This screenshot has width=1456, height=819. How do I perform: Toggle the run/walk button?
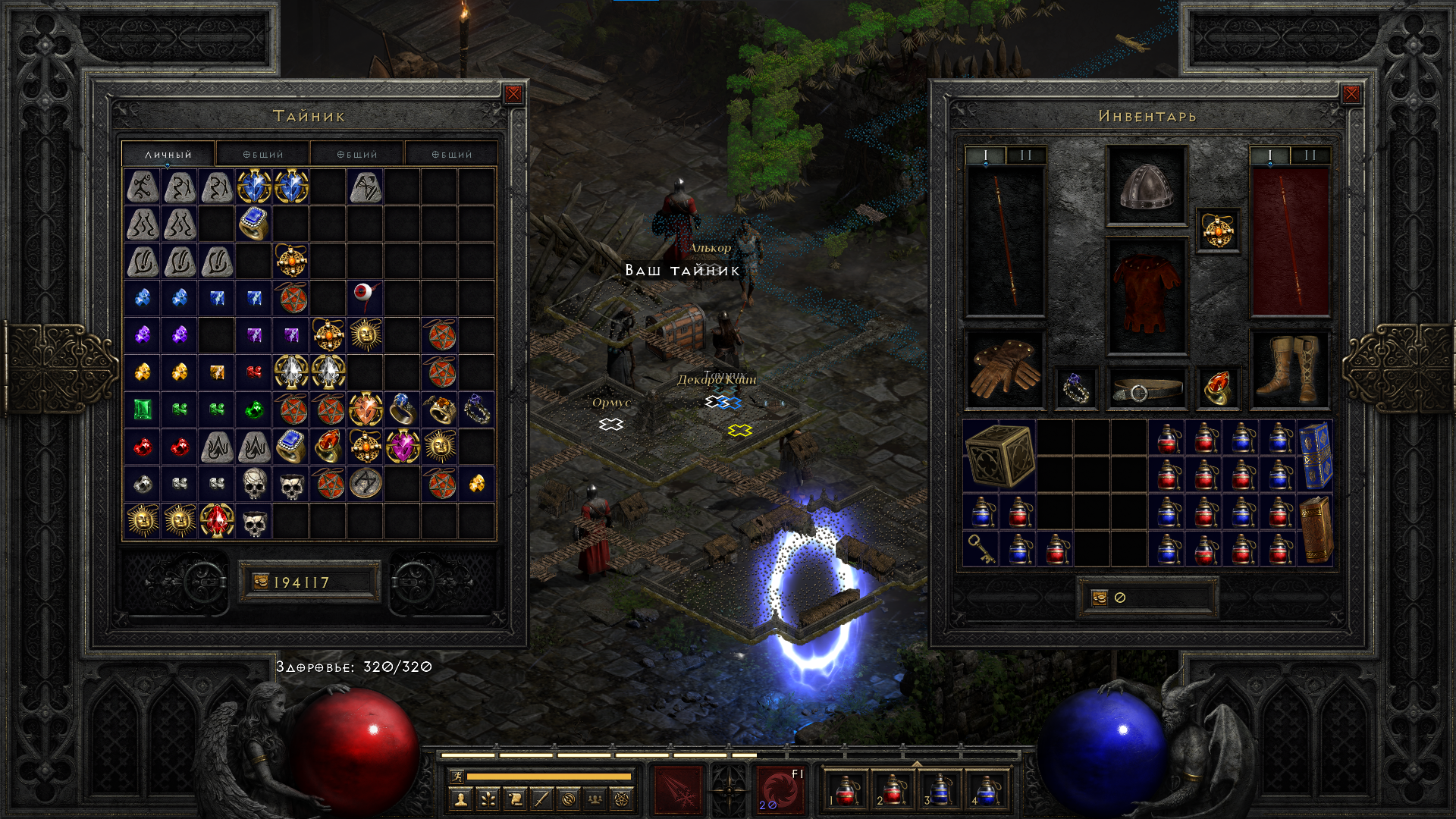coord(456,776)
